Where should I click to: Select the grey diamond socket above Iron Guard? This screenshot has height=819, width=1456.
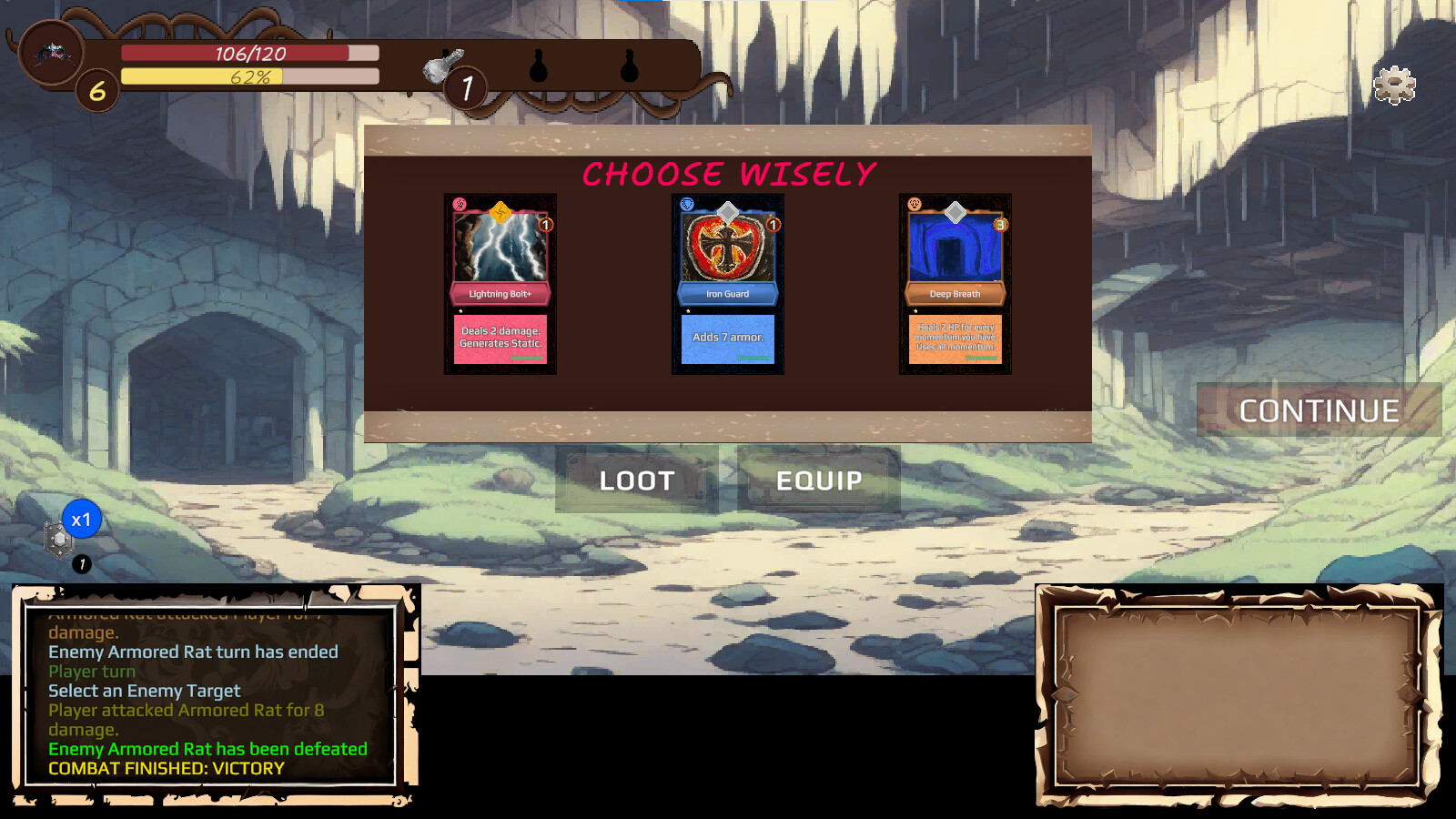click(x=725, y=211)
